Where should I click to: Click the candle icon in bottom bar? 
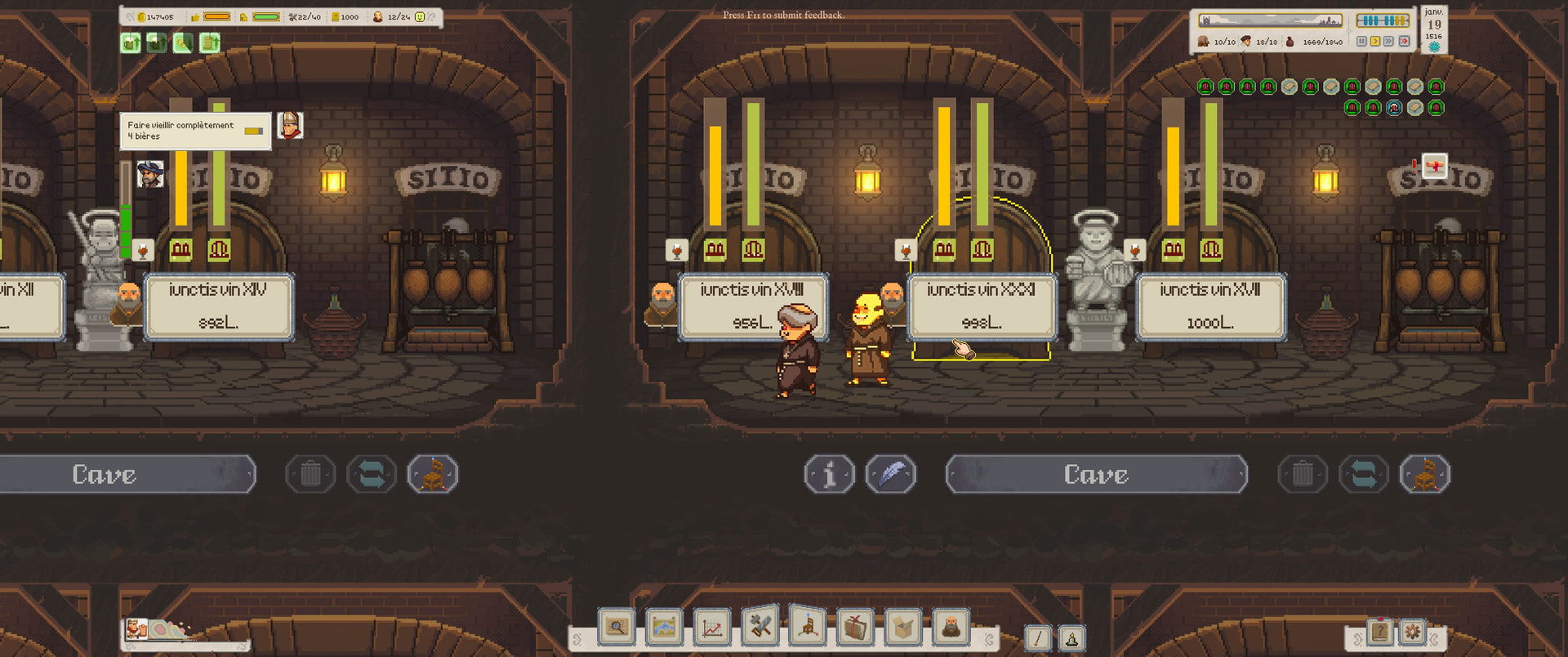pos(1071,638)
